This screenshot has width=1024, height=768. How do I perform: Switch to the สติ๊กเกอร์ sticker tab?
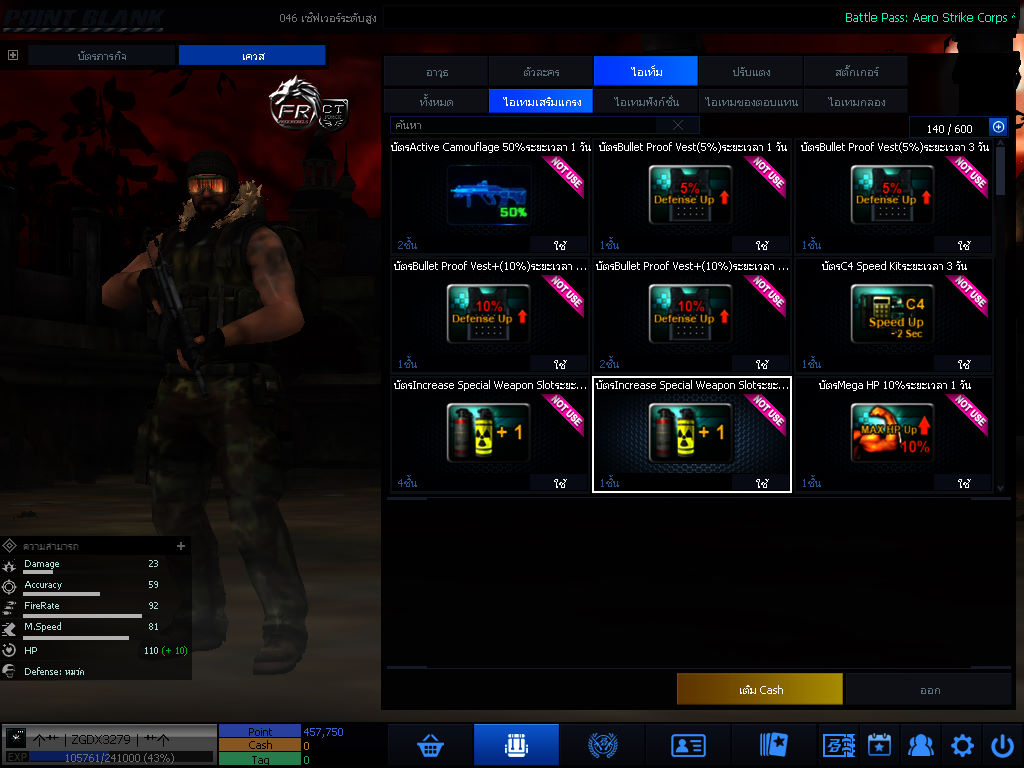click(855, 72)
